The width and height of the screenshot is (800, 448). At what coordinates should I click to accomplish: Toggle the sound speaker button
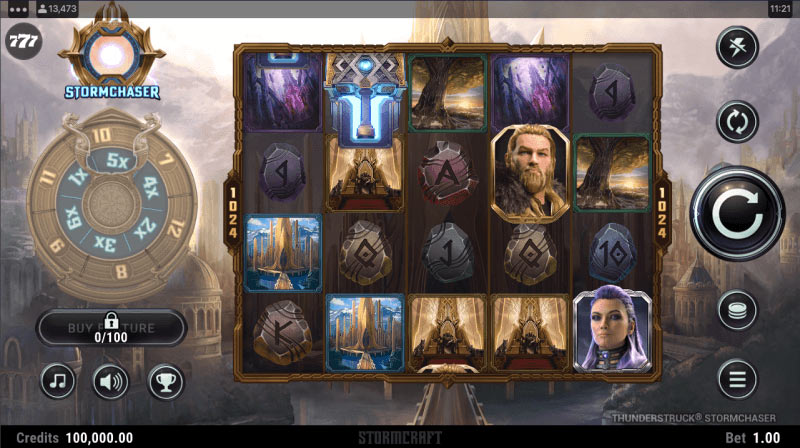pyautogui.click(x=111, y=380)
